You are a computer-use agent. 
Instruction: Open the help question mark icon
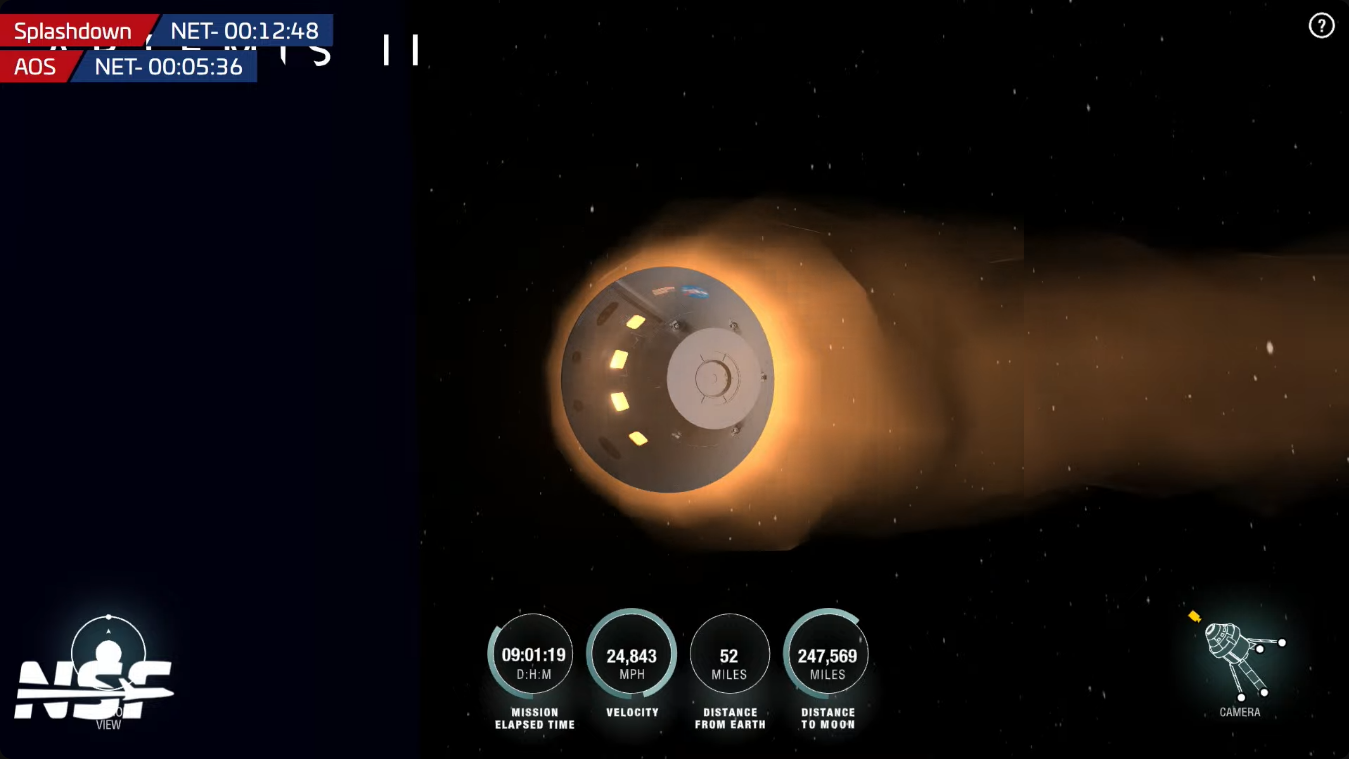1321,26
